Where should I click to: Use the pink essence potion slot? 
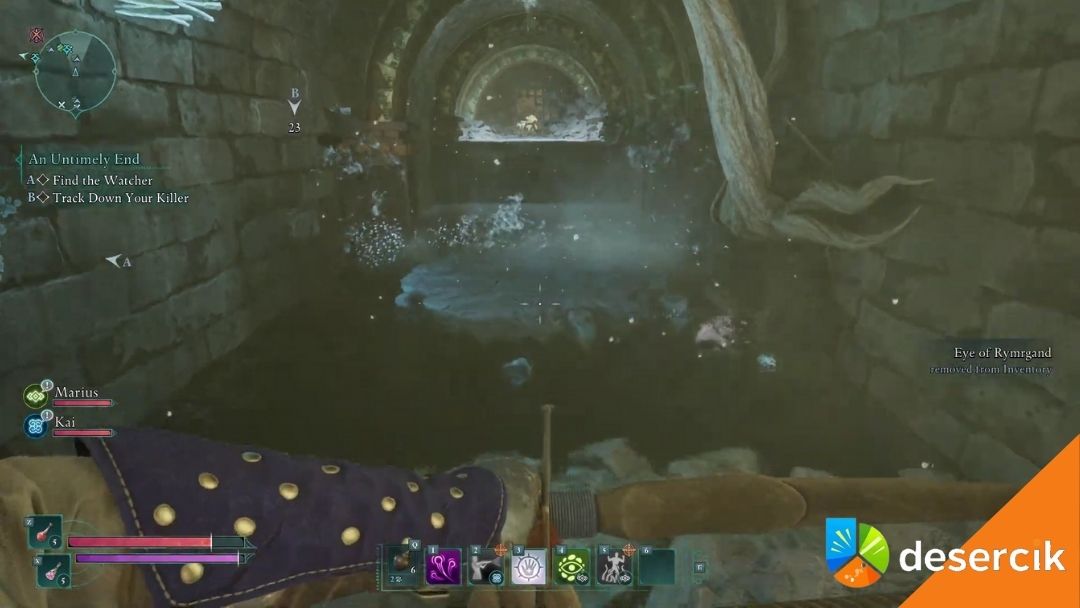(x=45, y=572)
